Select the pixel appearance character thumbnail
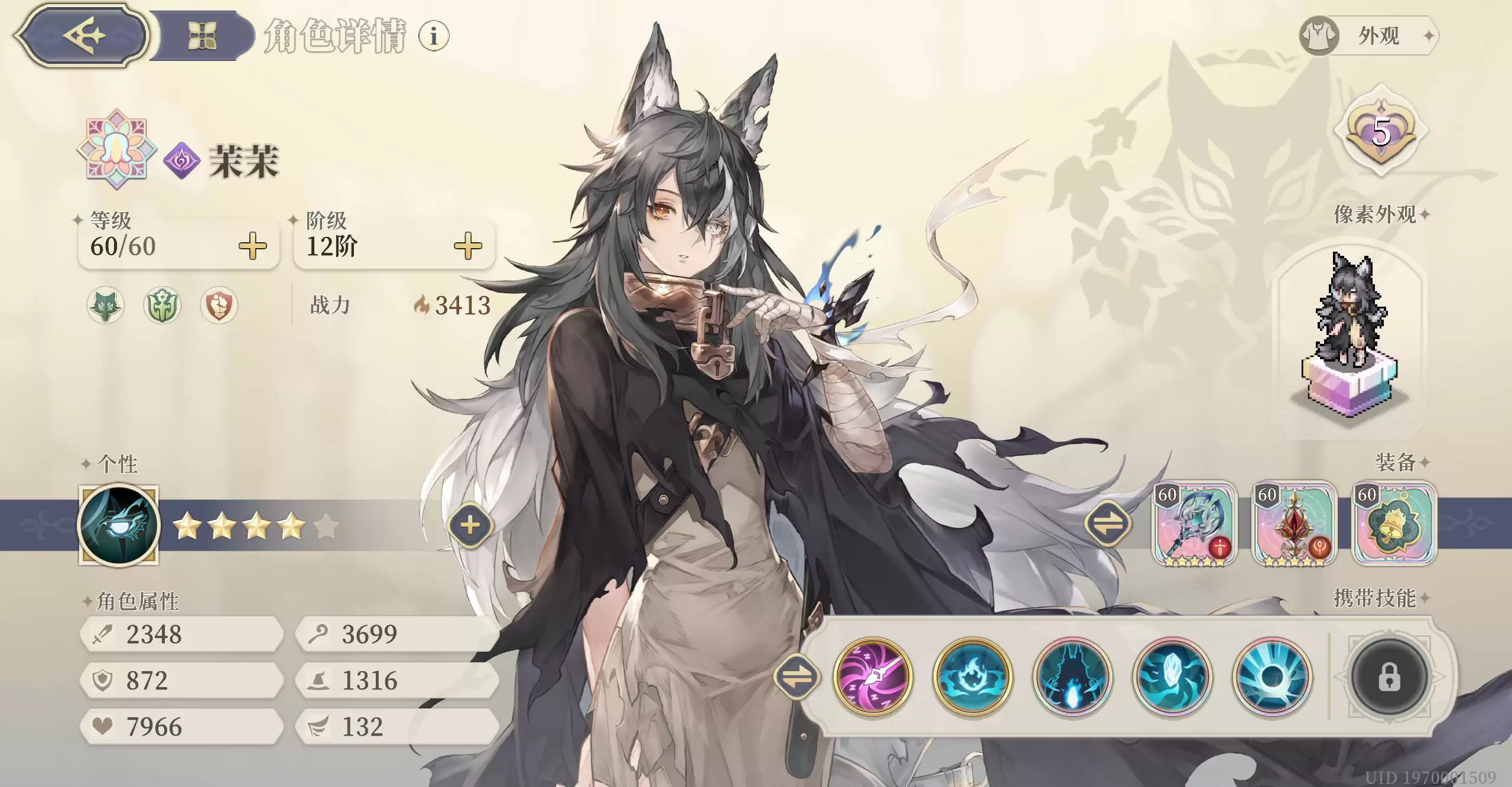Screen dimensions: 1512x787 point(1350,337)
